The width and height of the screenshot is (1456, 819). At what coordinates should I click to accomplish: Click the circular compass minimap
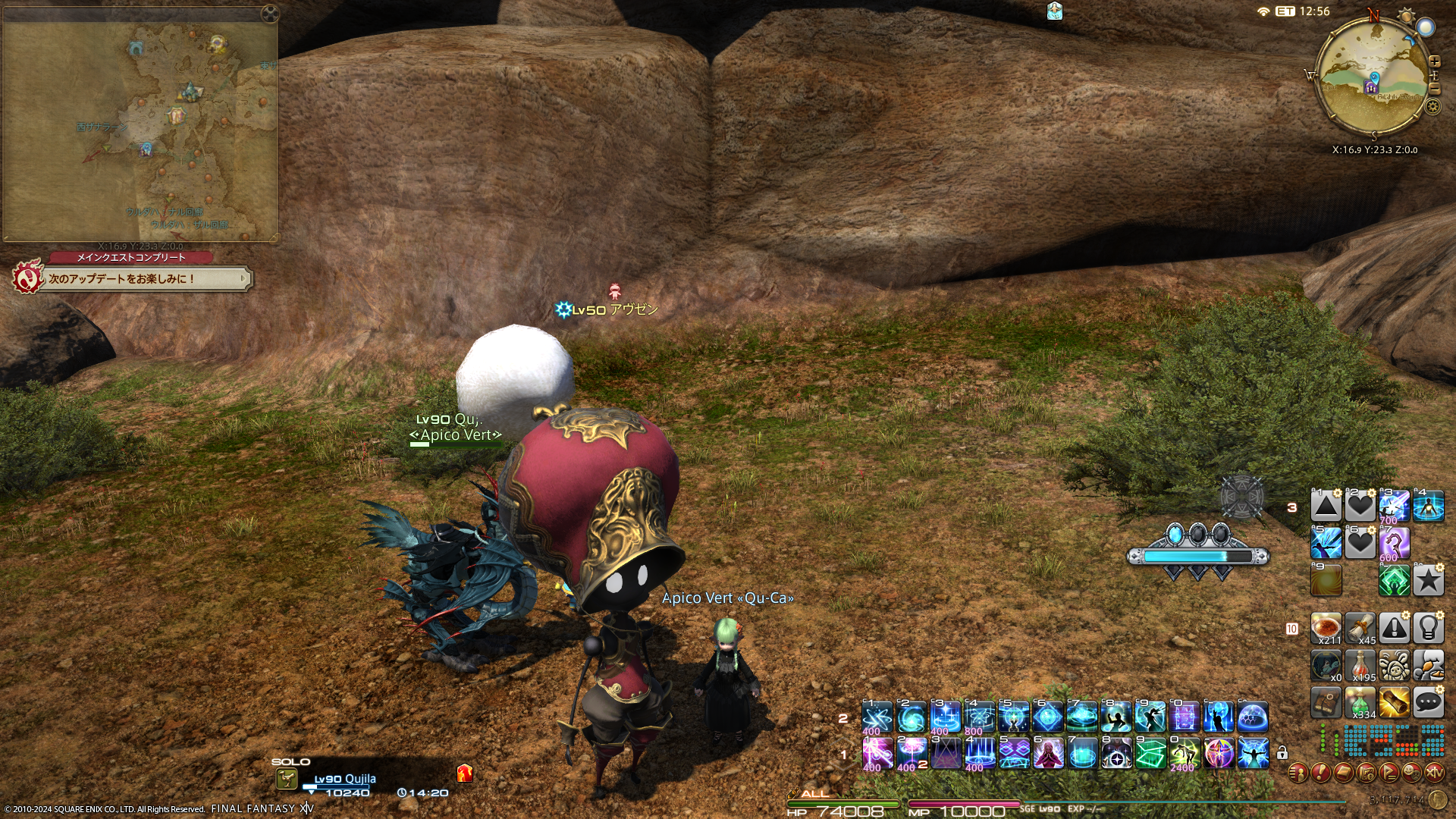1373,76
